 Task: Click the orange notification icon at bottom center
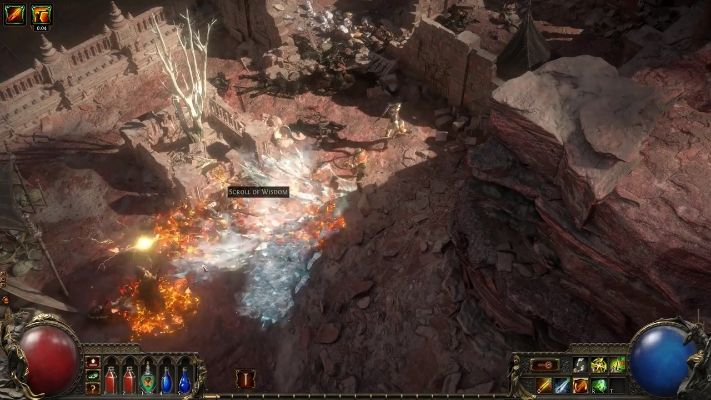(244, 378)
